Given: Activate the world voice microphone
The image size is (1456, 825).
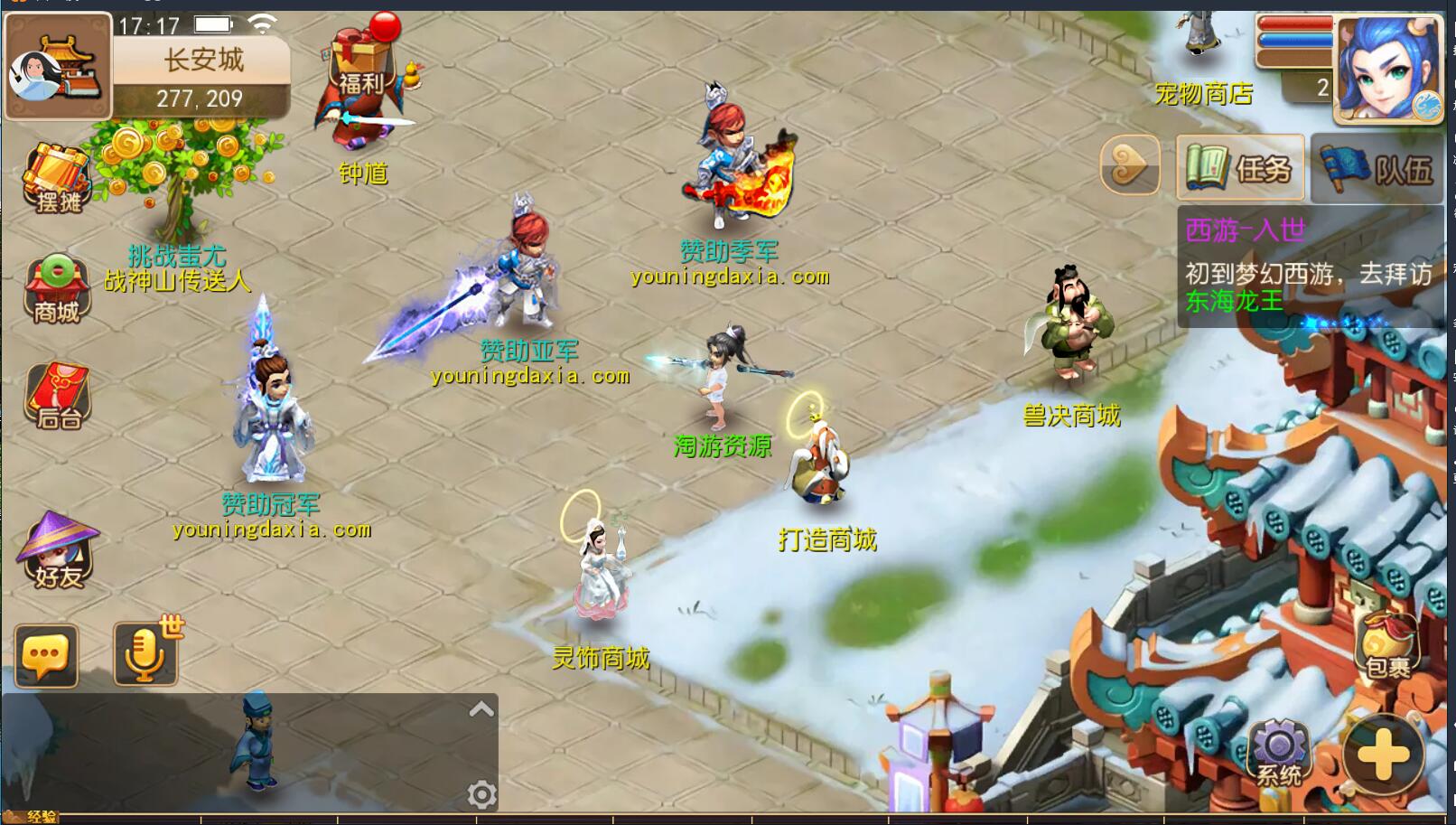Looking at the screenshot, I should [145, 655].
